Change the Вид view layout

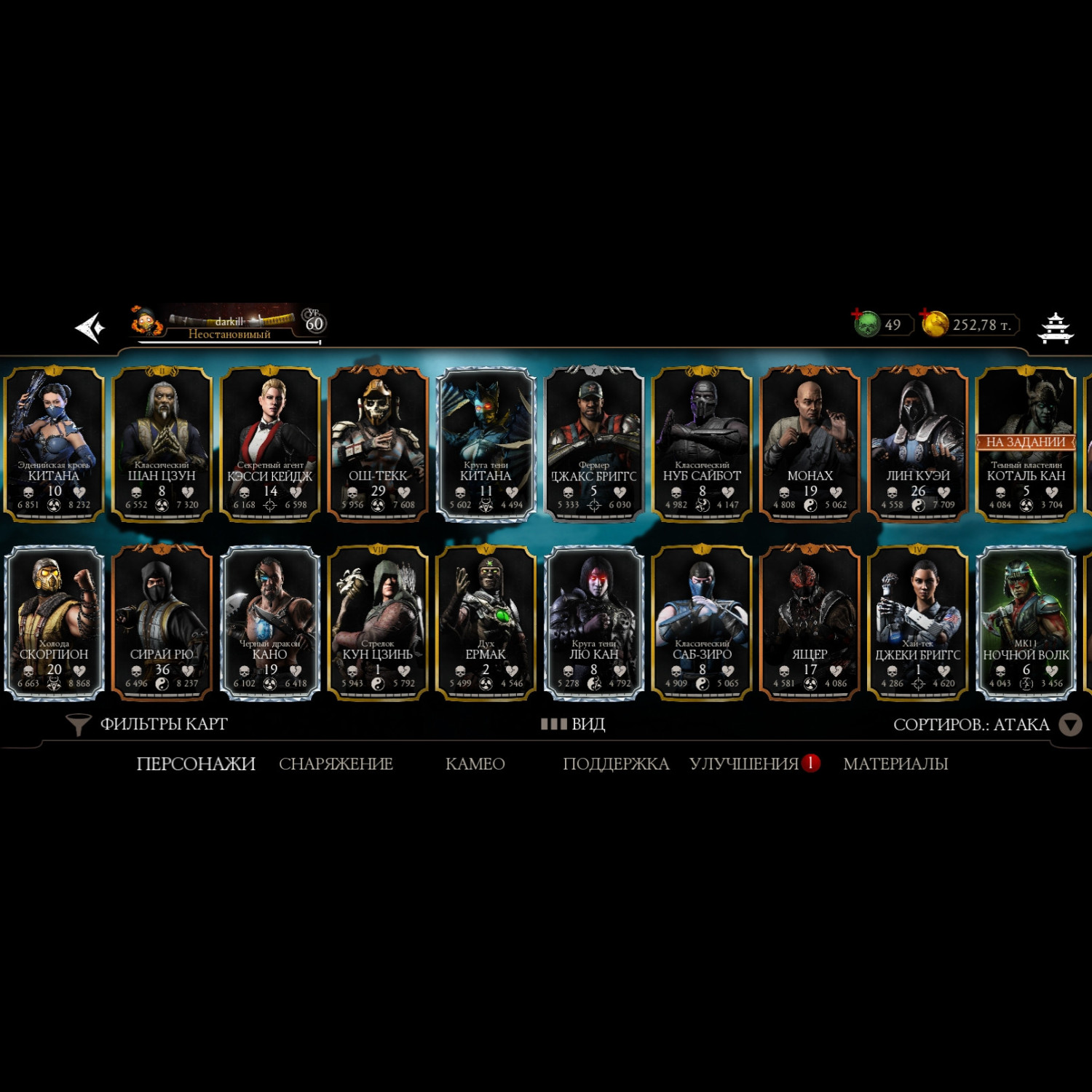(574, 724)
